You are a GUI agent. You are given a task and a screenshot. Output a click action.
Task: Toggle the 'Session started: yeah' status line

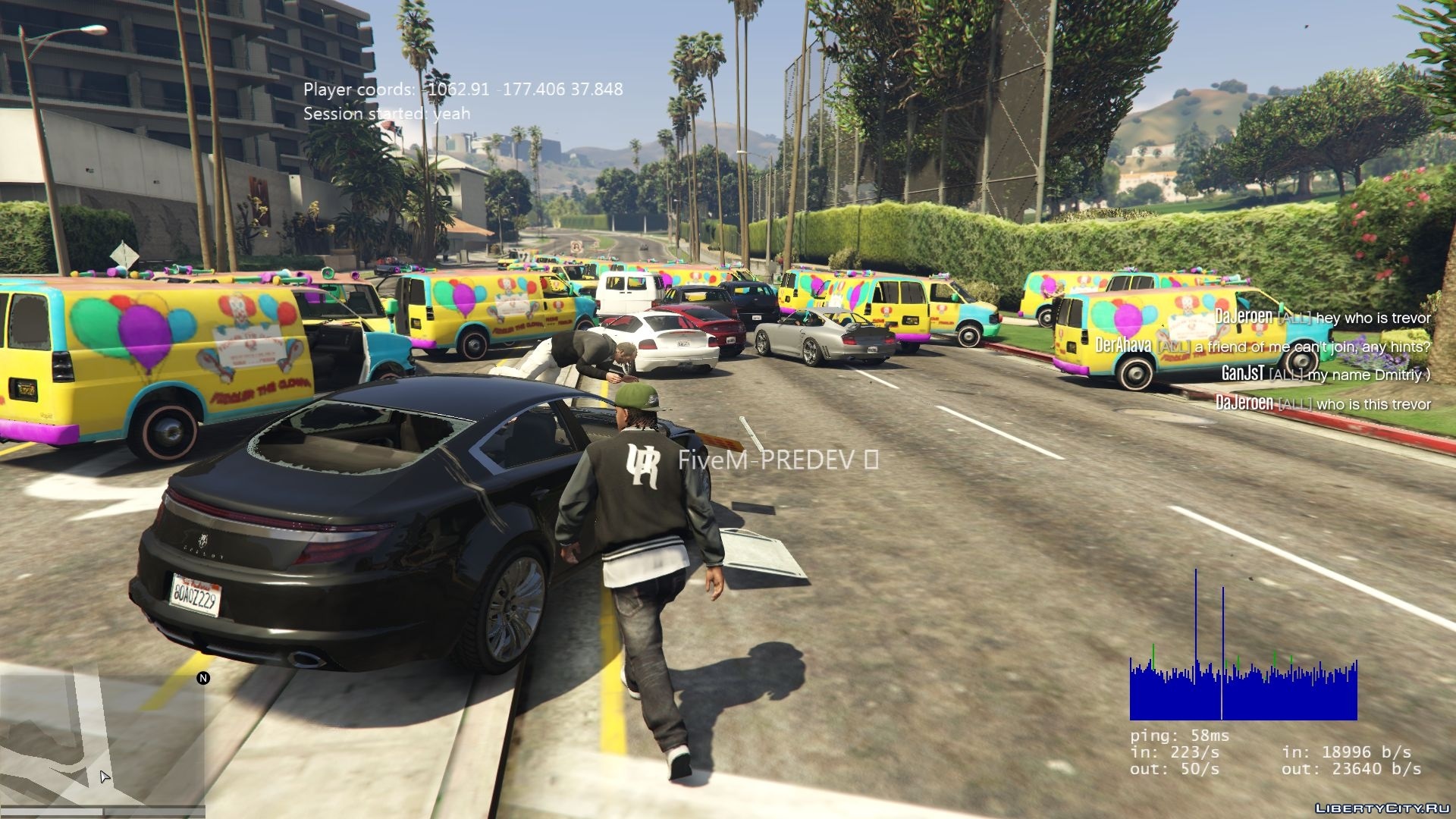tap(387, 114)
